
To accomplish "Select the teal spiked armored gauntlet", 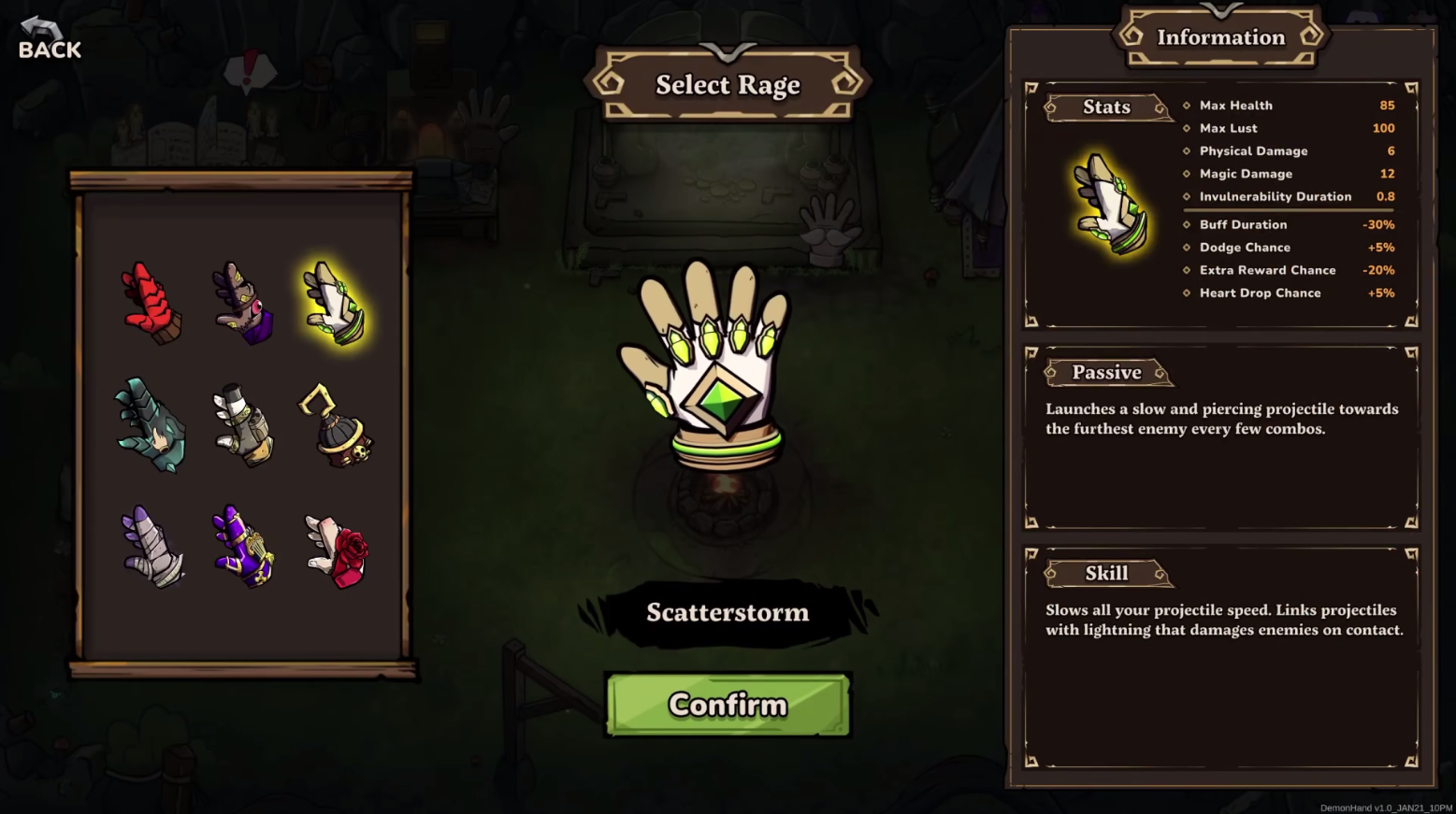I will (x=151, y=424).
